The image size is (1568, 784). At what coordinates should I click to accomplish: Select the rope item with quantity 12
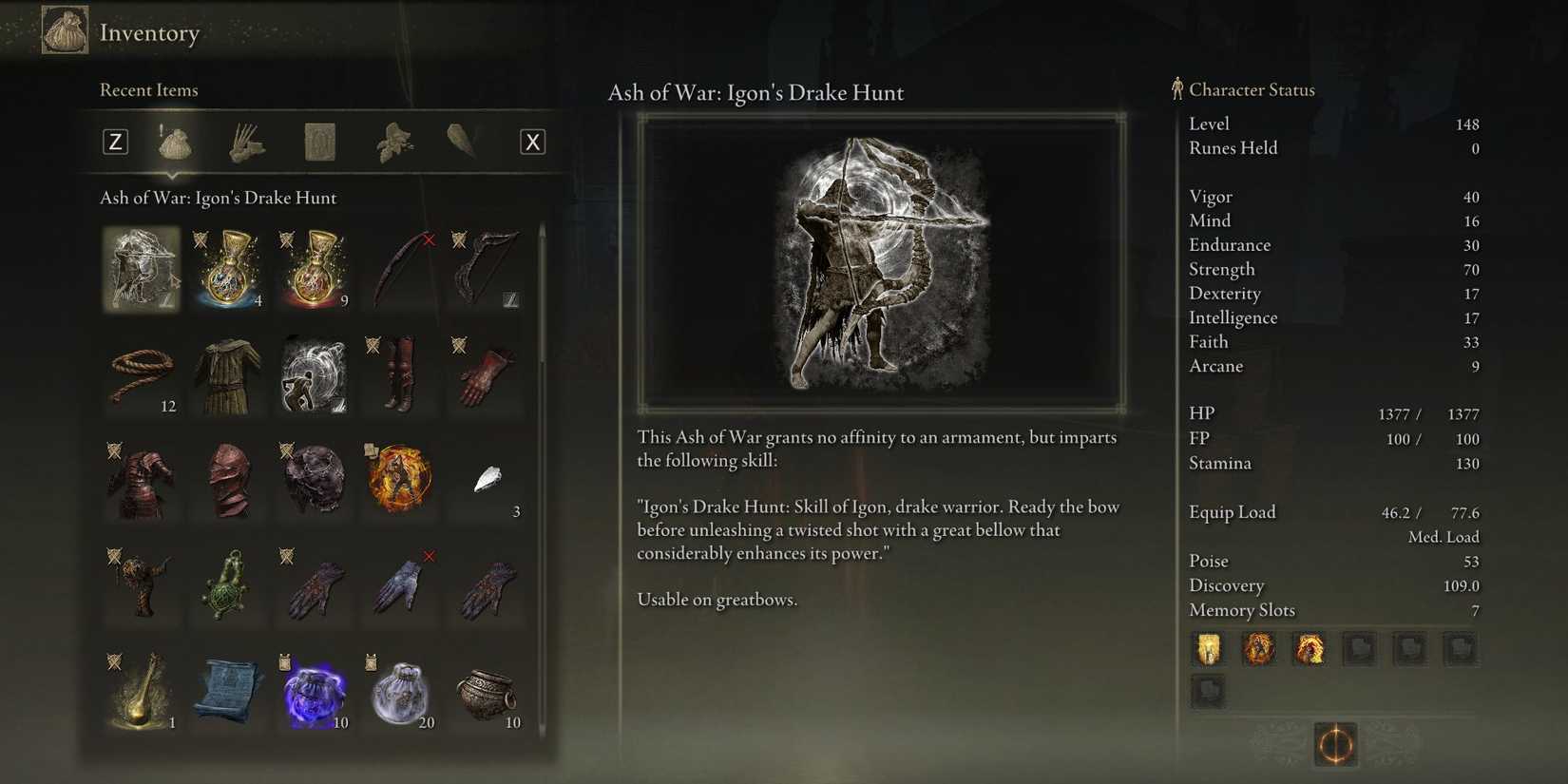[x=142, y=374]
